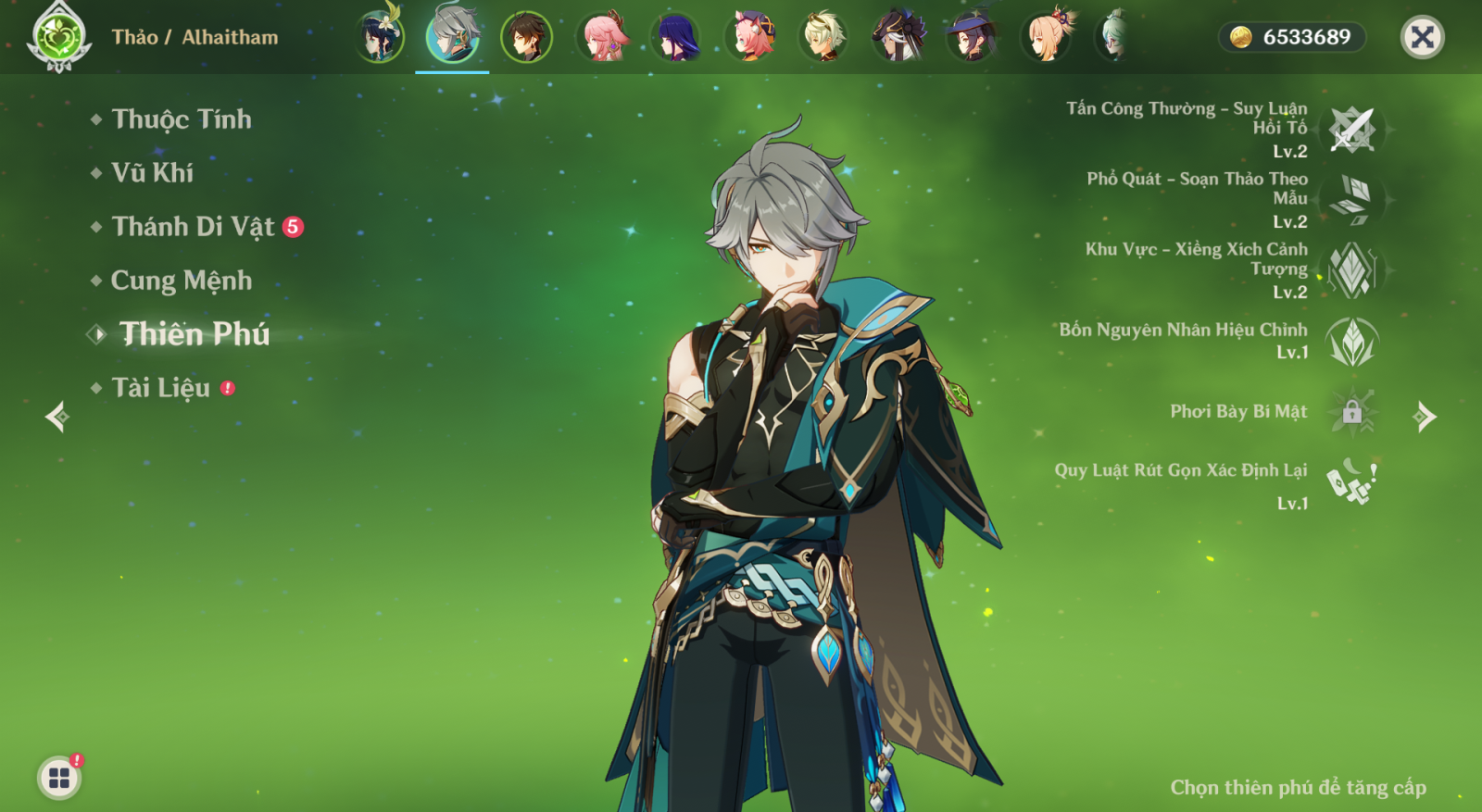
Task: Pick Yoimiya's portrait in the character bar
Action: (1046, 37)
